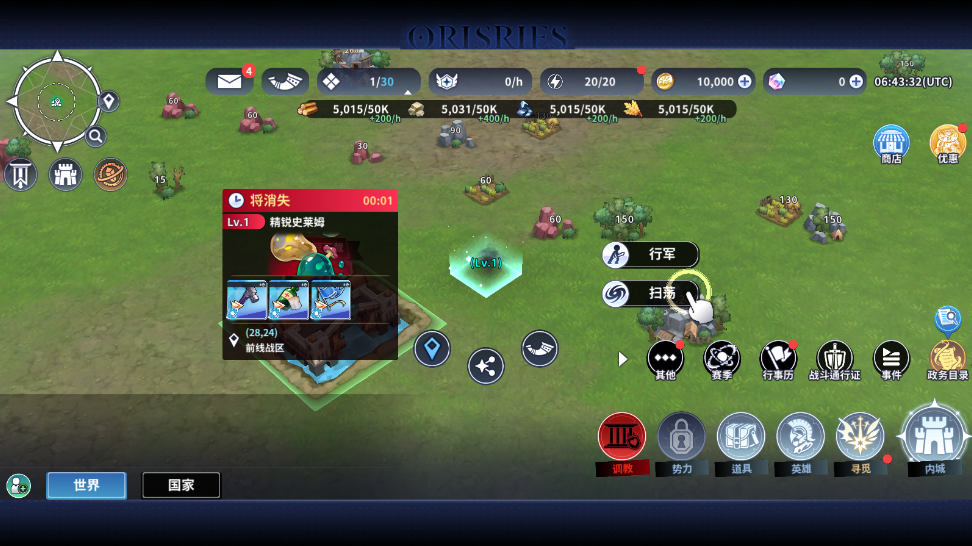This screenshot has width=972, height=546.
Task: Switch to the 国家 chat tab
Action: tap(181, 486)
